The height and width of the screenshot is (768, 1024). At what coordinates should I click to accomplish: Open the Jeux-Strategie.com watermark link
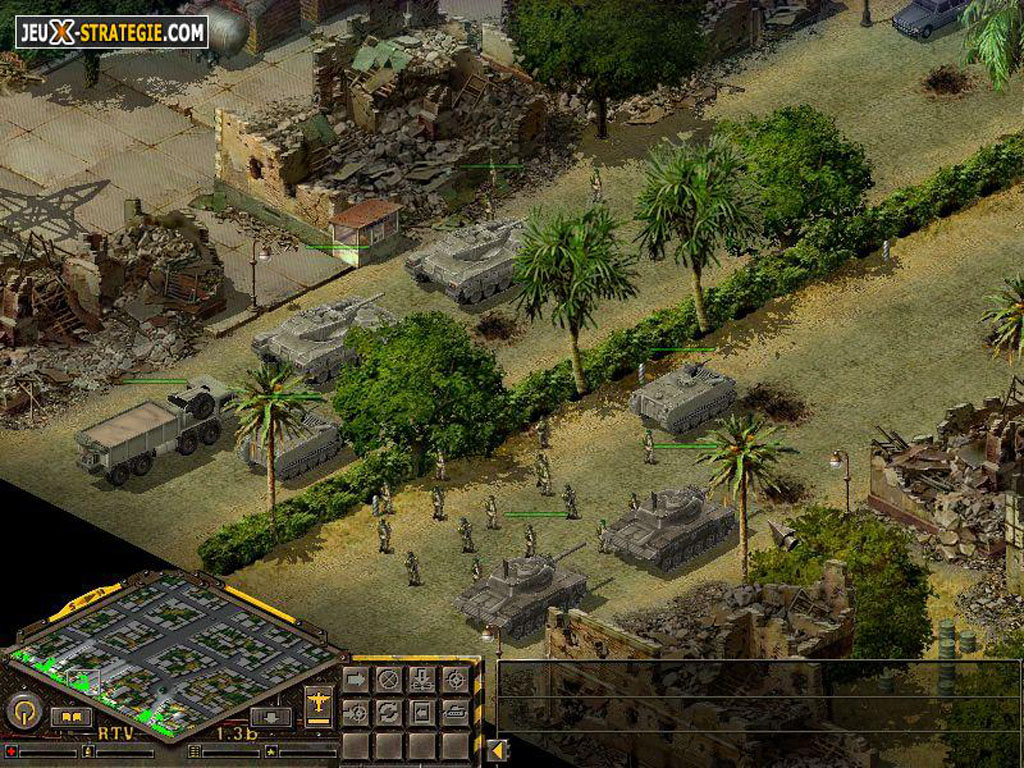(x=112, y=32)
